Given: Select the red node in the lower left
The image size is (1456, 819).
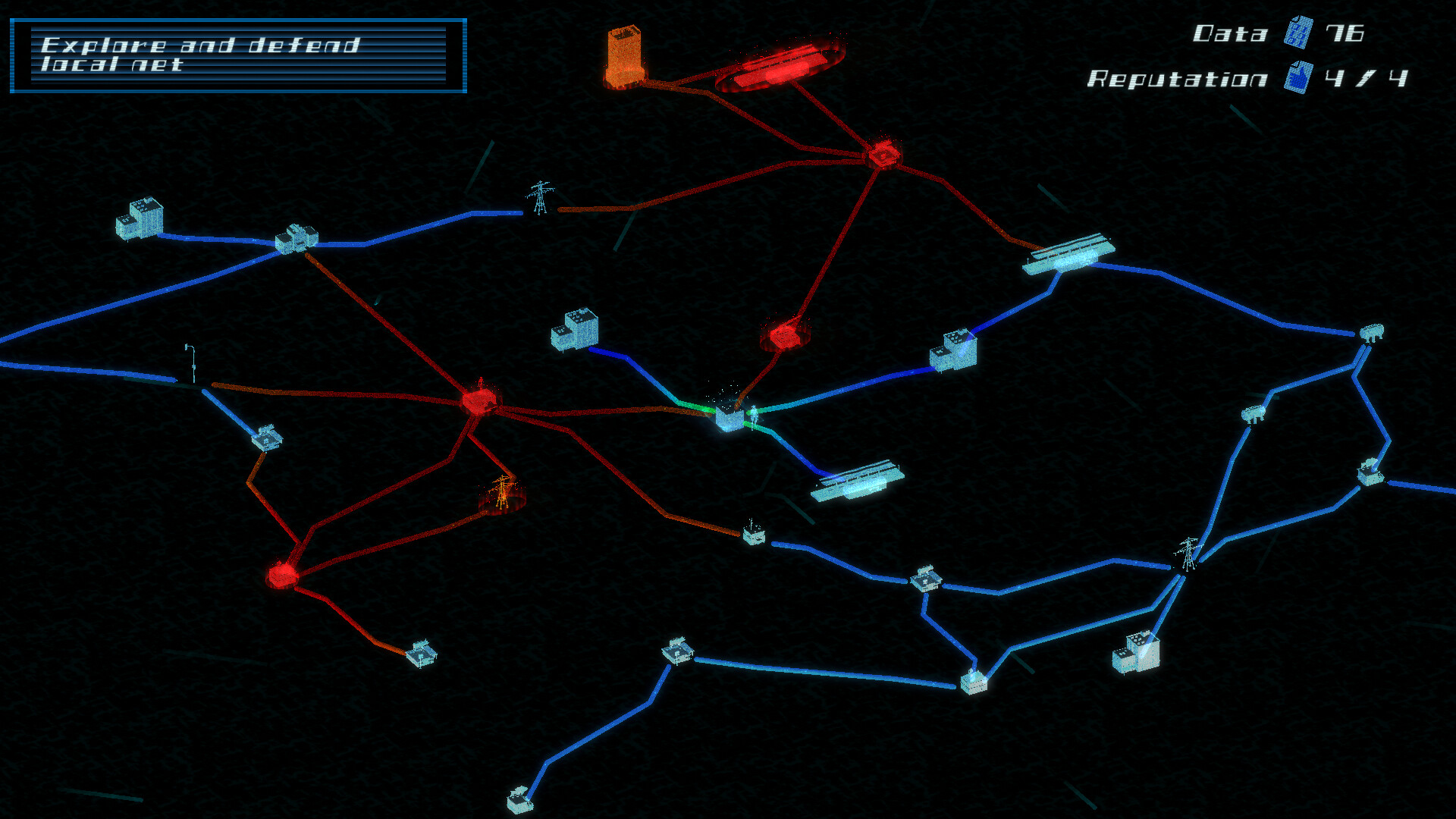Looking at the screenshot, I should (282, 576).
